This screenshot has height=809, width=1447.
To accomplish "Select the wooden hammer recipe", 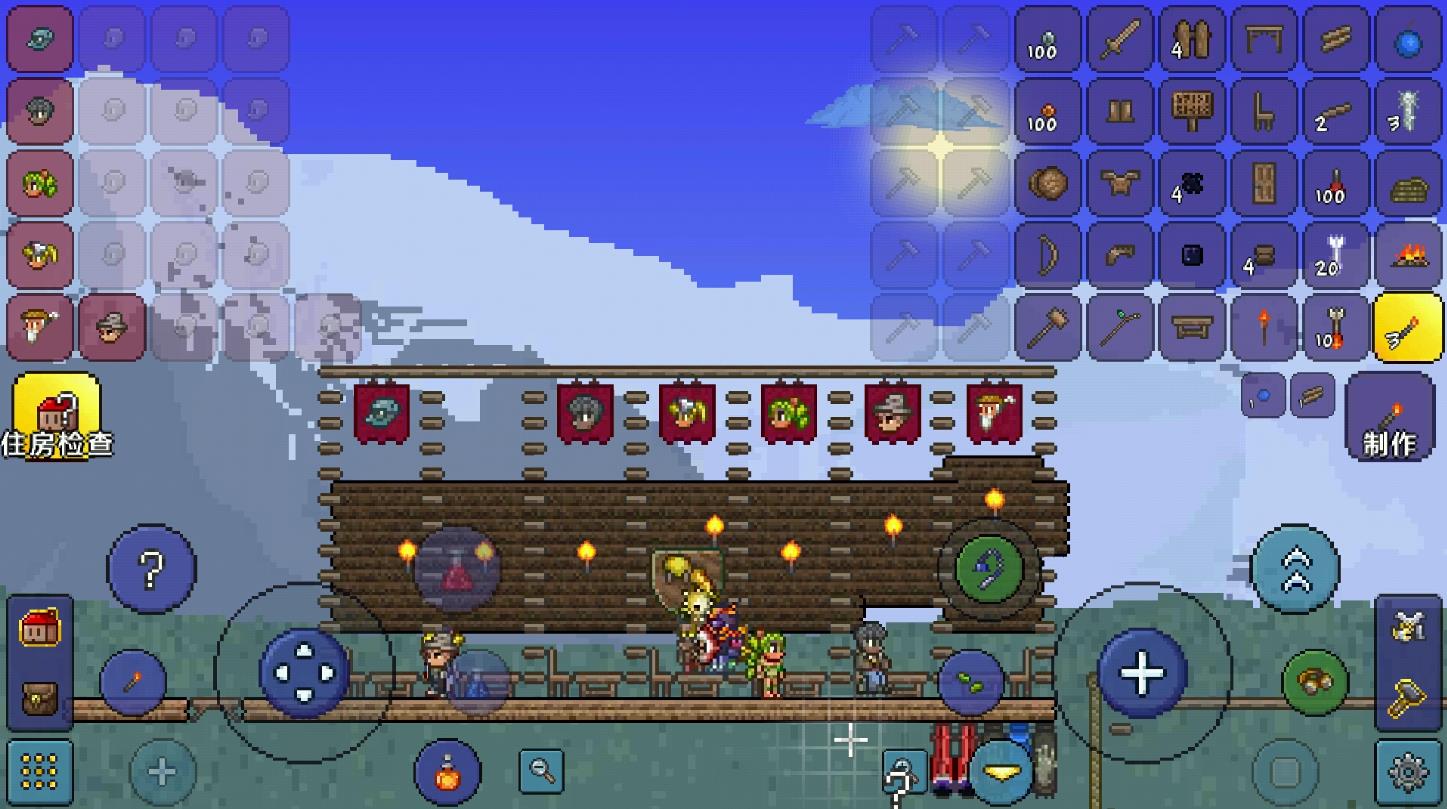I will pyautogui.click(x=1048, y=328).
